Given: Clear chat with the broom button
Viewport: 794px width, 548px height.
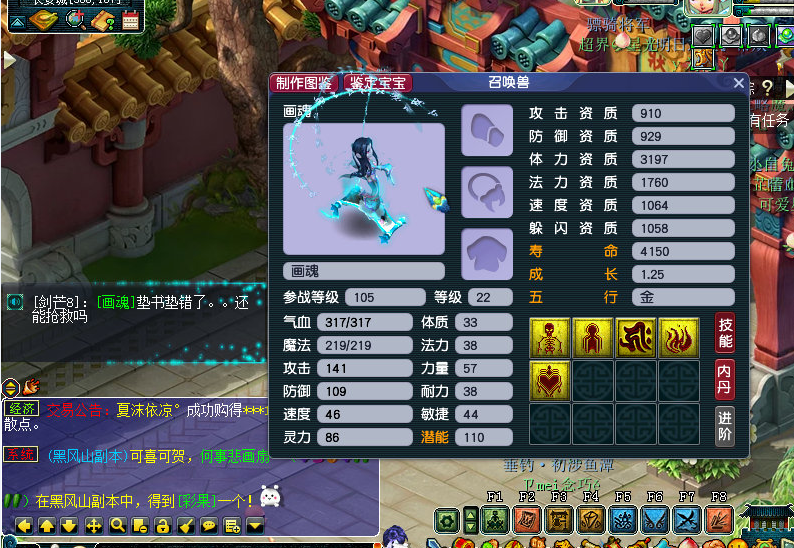Looking at the screenshot, I should pyautogui.click(x=186, y=526).
